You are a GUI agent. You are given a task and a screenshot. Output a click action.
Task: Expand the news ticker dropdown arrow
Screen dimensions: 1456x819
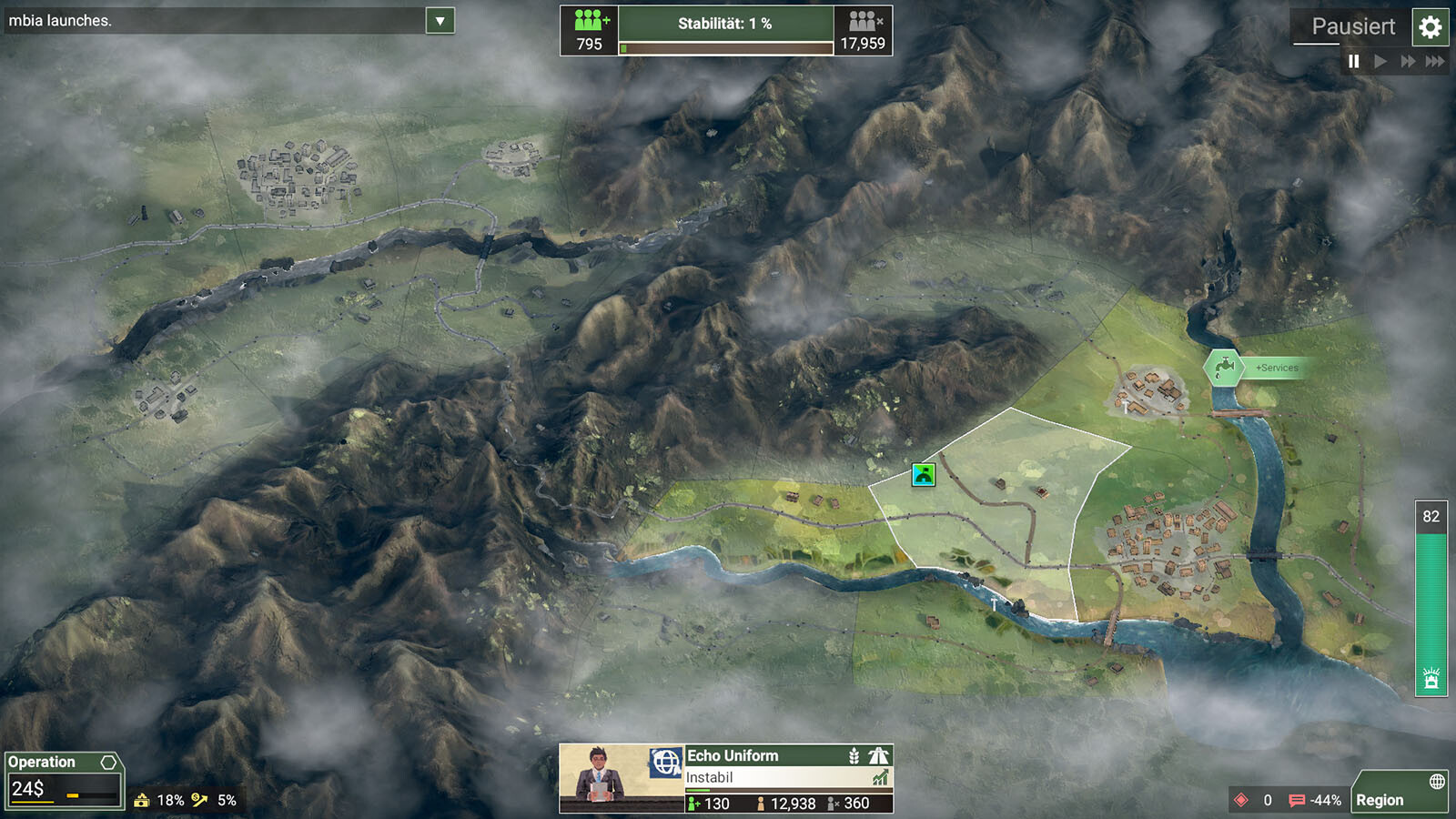[440, 21]
